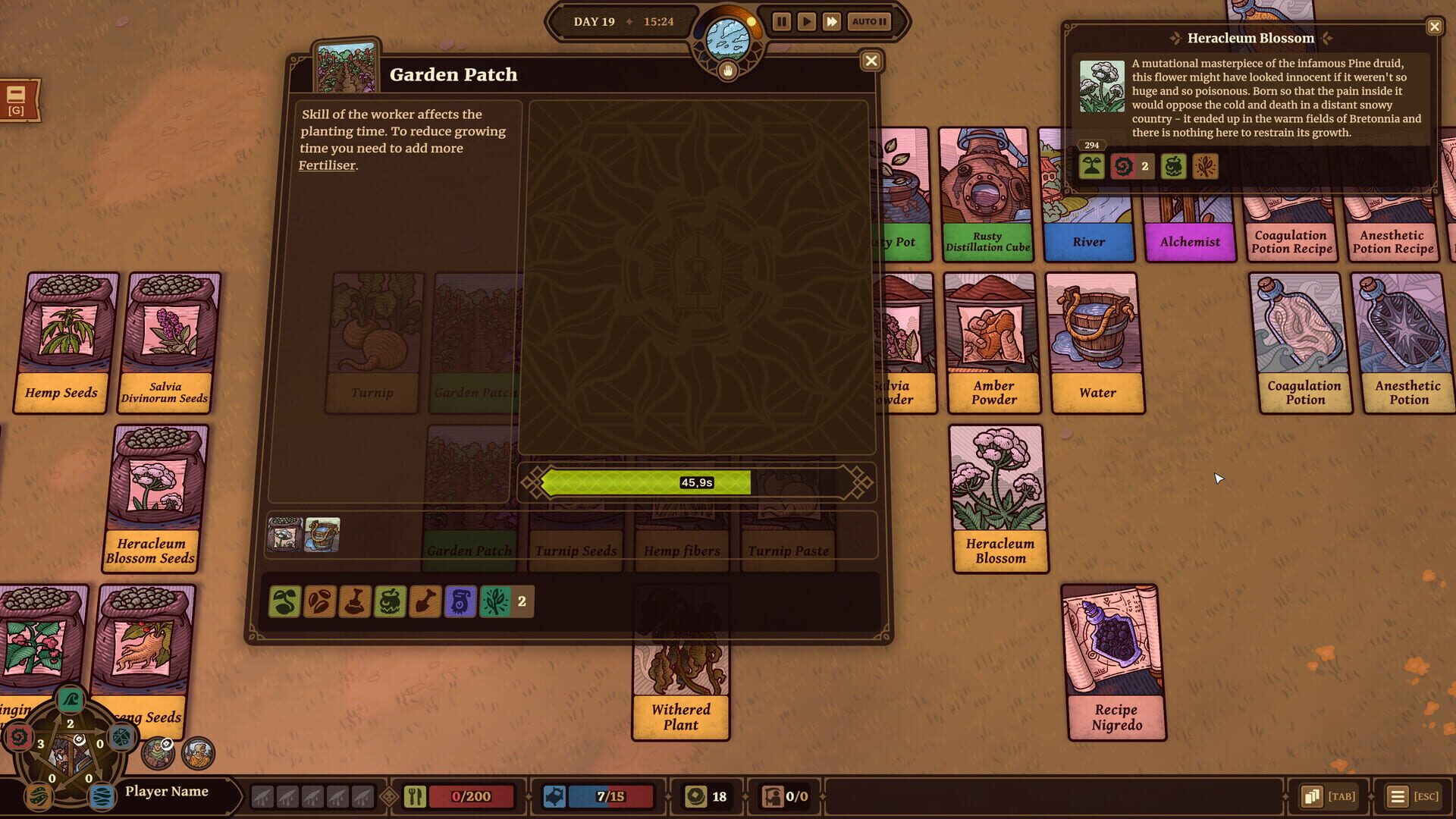
Task: Pause the game with the pause button
Action: coord(781,21)
